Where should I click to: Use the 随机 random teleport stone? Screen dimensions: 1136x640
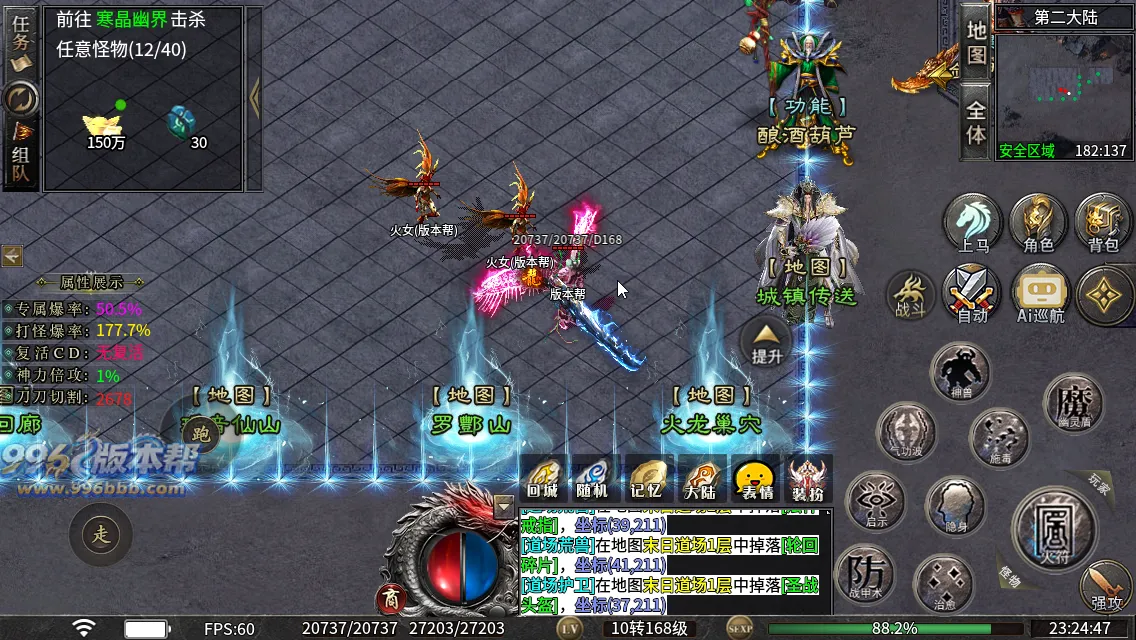[593, 479]
